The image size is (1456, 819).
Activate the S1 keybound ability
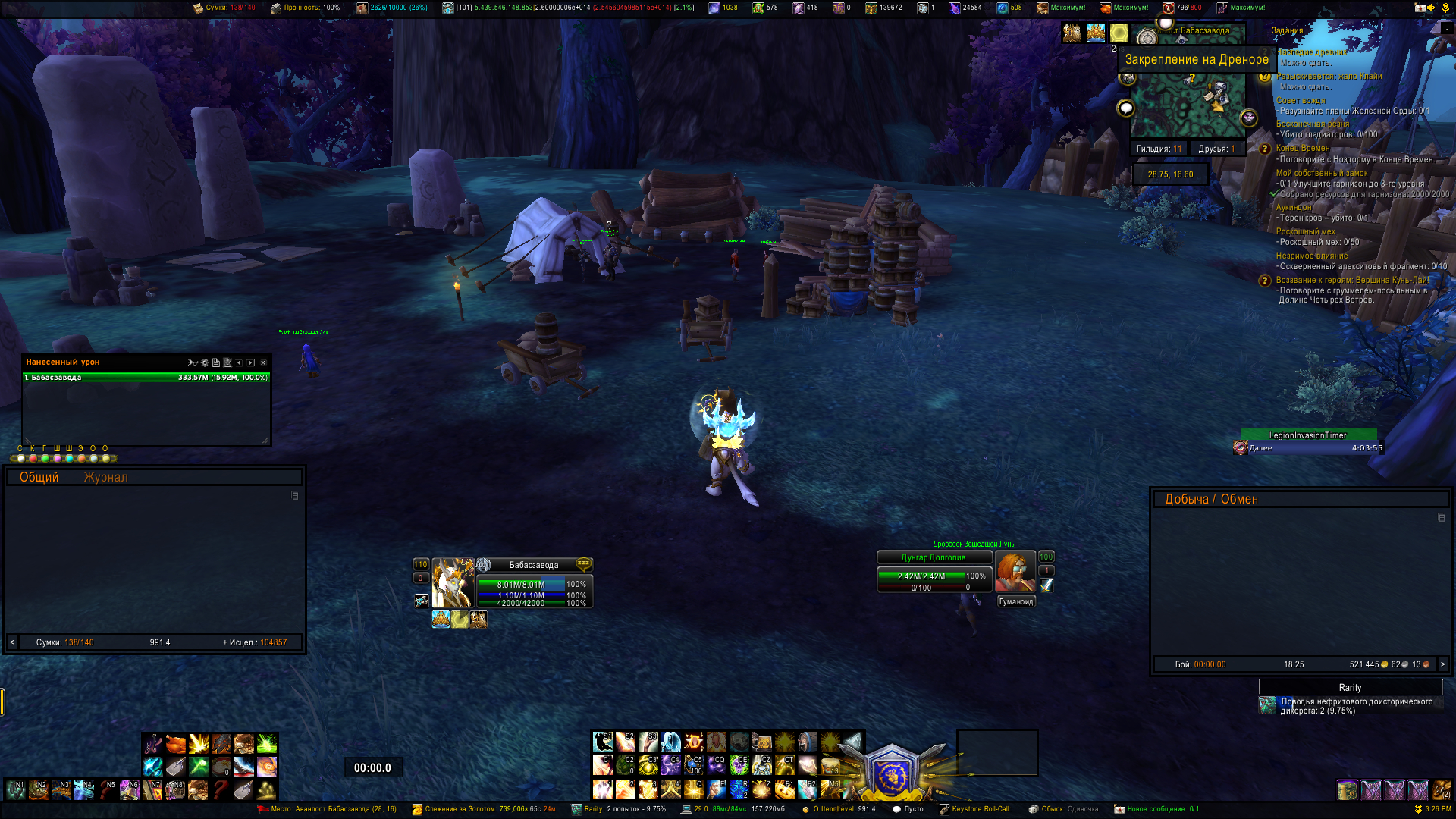603,741
